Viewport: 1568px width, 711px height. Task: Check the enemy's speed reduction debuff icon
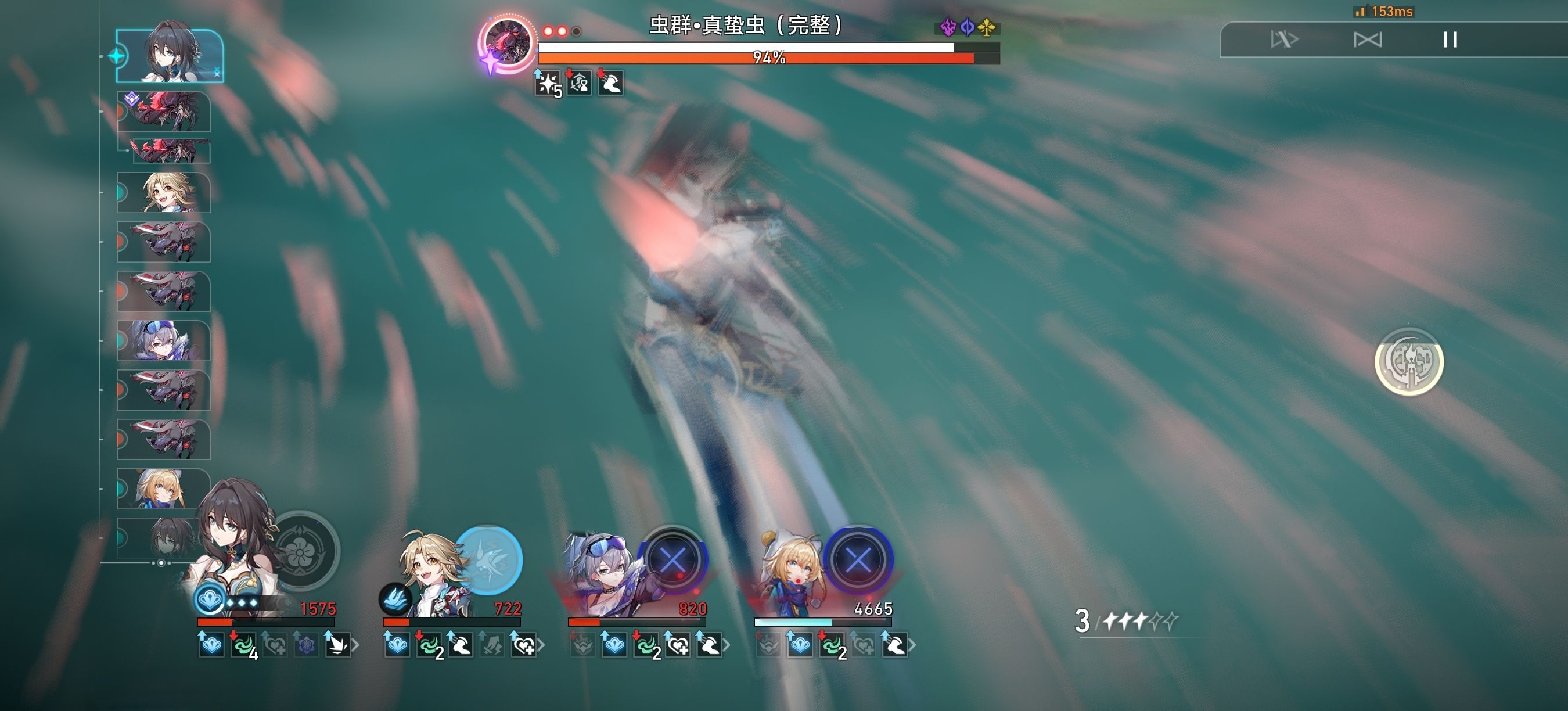tap(580, 84)
